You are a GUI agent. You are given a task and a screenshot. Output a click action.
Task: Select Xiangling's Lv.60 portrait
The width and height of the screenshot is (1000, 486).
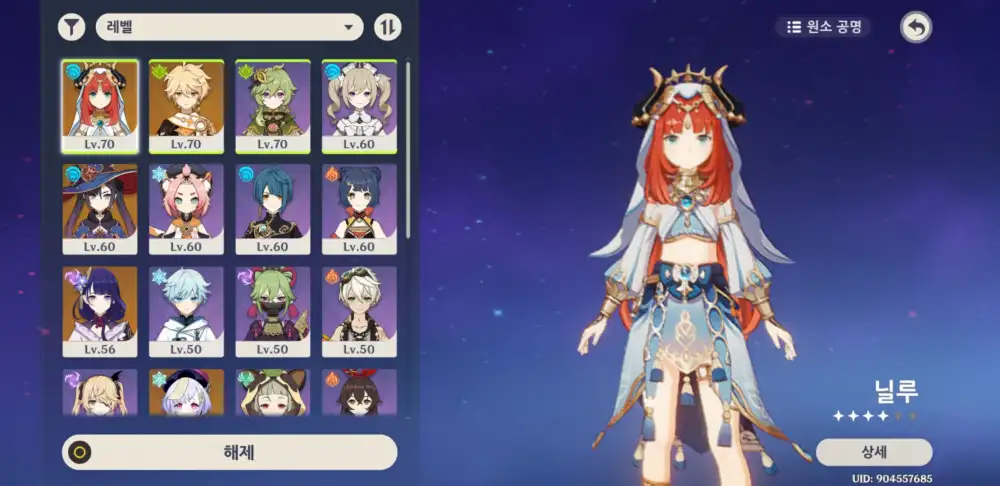tap(359, 208)
